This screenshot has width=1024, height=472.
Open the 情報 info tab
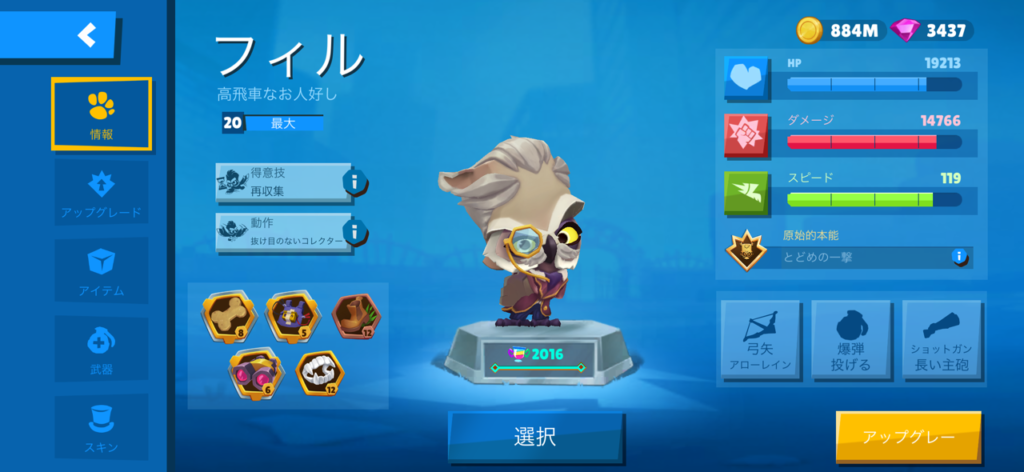click(101, 113)
